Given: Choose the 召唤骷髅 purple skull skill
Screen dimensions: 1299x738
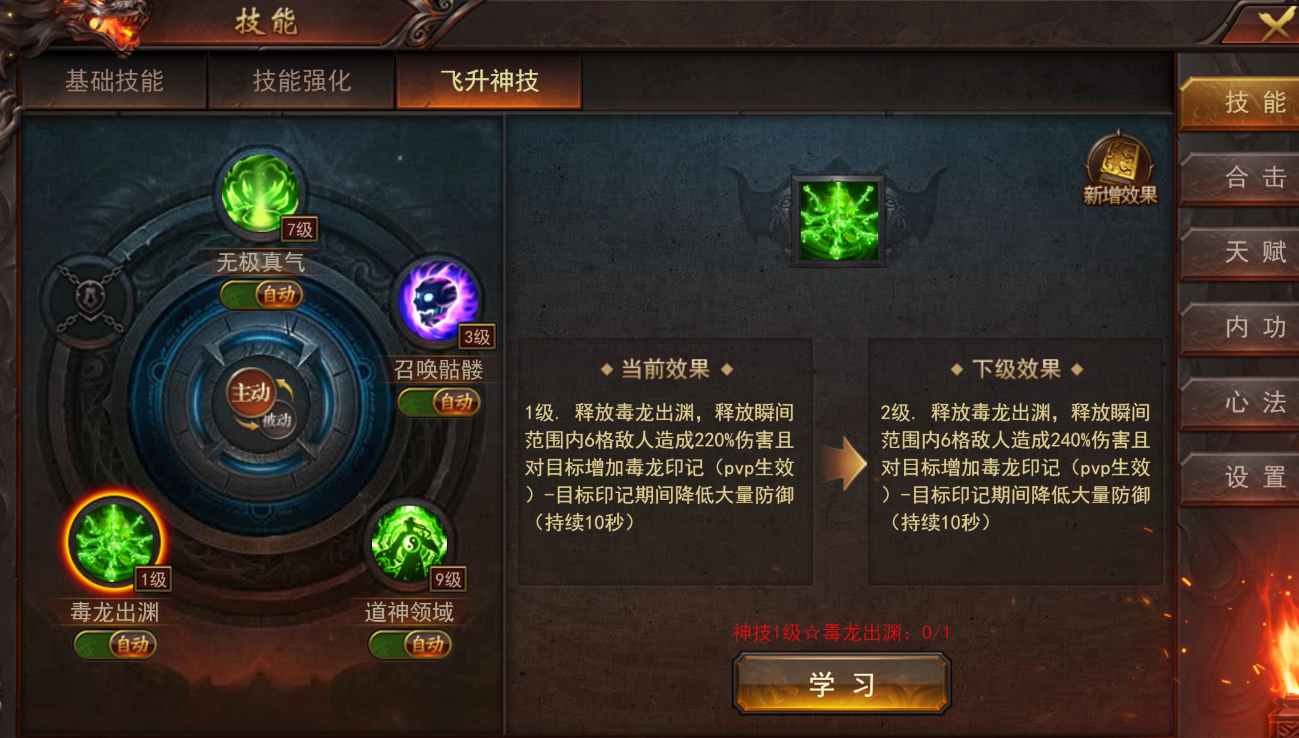Looking at the screenshot, I should click(x=439, y=300).
